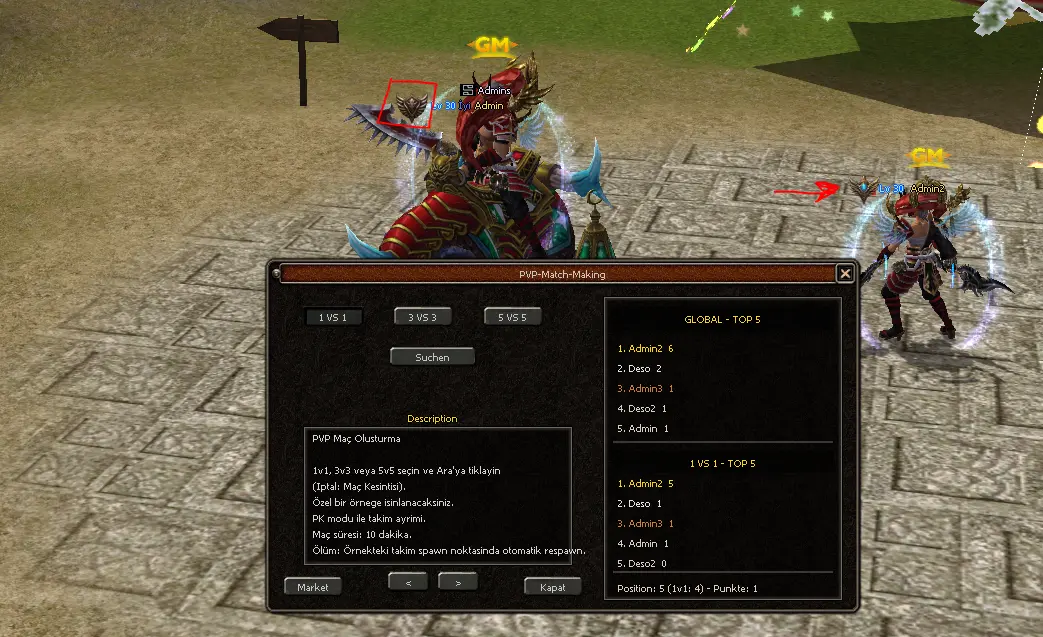The image size is (1043, 637).
Task: Go to the previous page arrow
Action: pyautogui.click(x=408, y=581)
